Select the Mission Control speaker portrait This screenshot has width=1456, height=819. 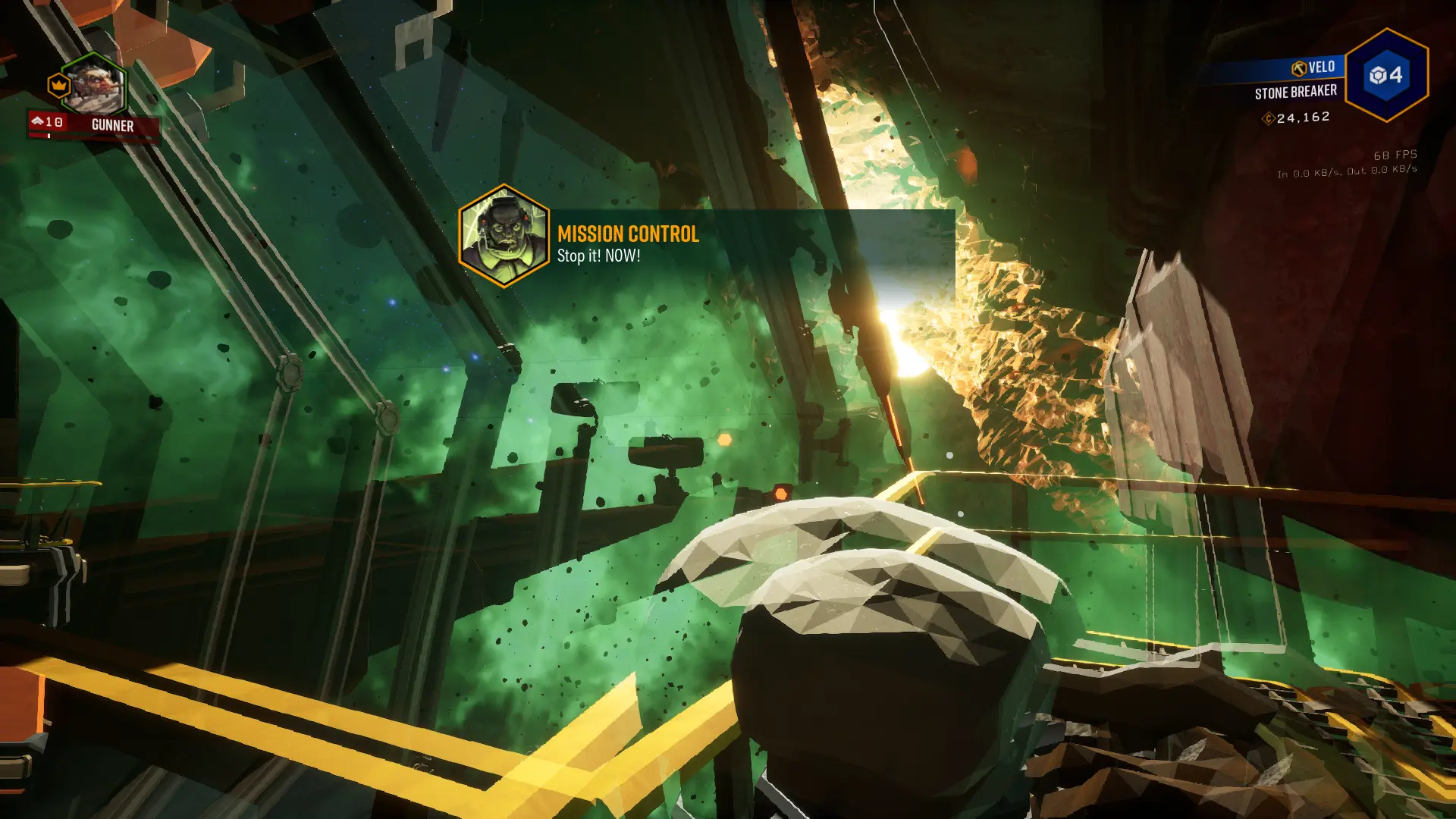(504, 236)
